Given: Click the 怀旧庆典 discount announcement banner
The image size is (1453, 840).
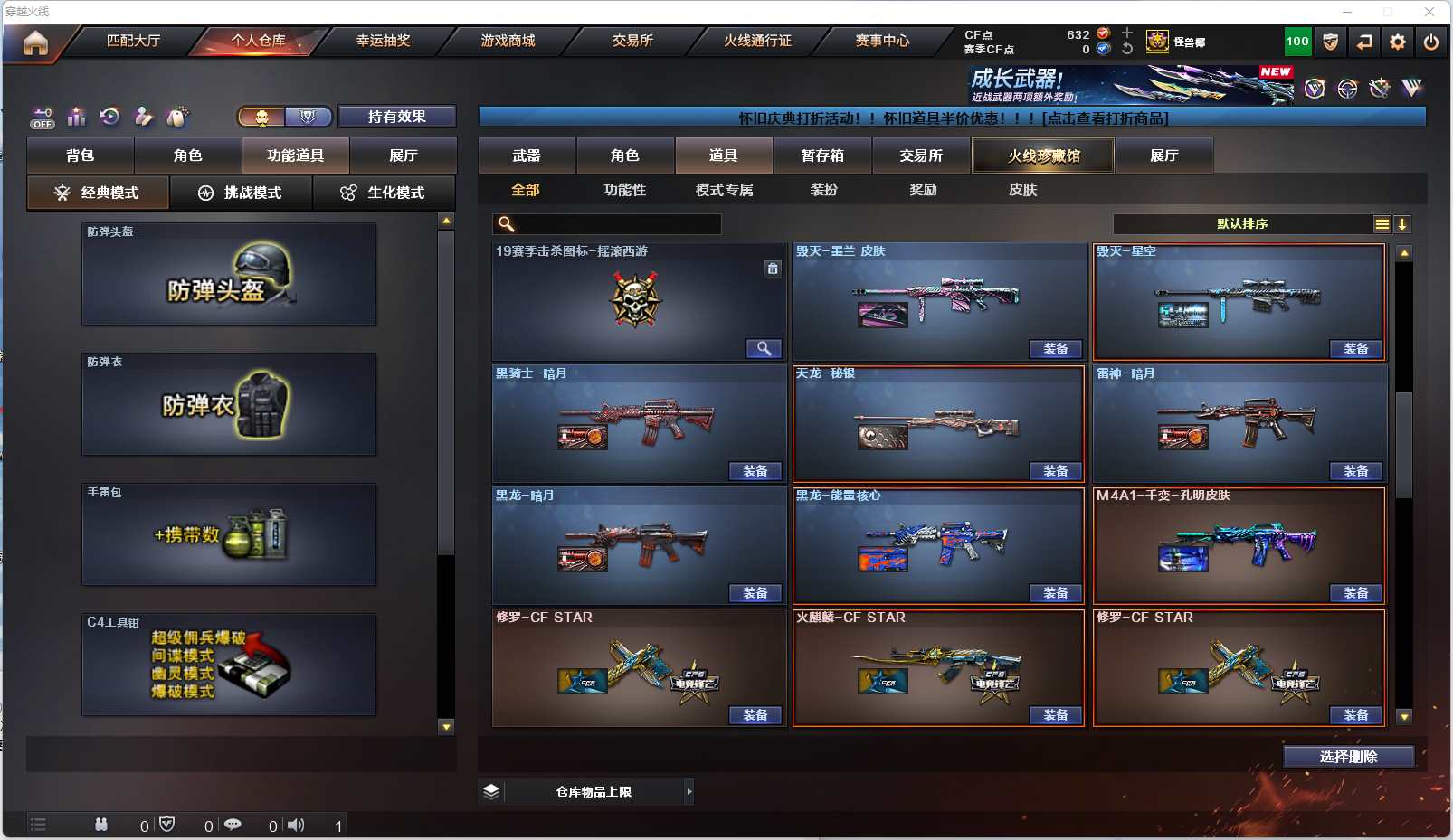Looking at the screenshot, I should point(952,118).
